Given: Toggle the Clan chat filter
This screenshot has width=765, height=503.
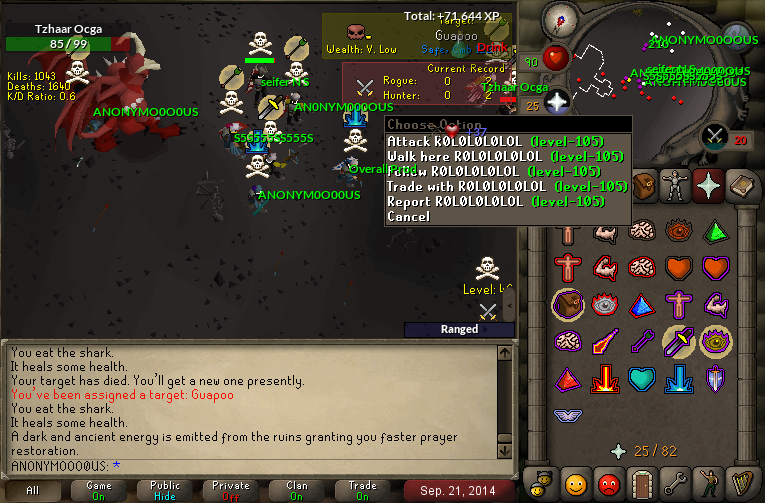Looking at the screenshot, I should (x=297, y=491).
